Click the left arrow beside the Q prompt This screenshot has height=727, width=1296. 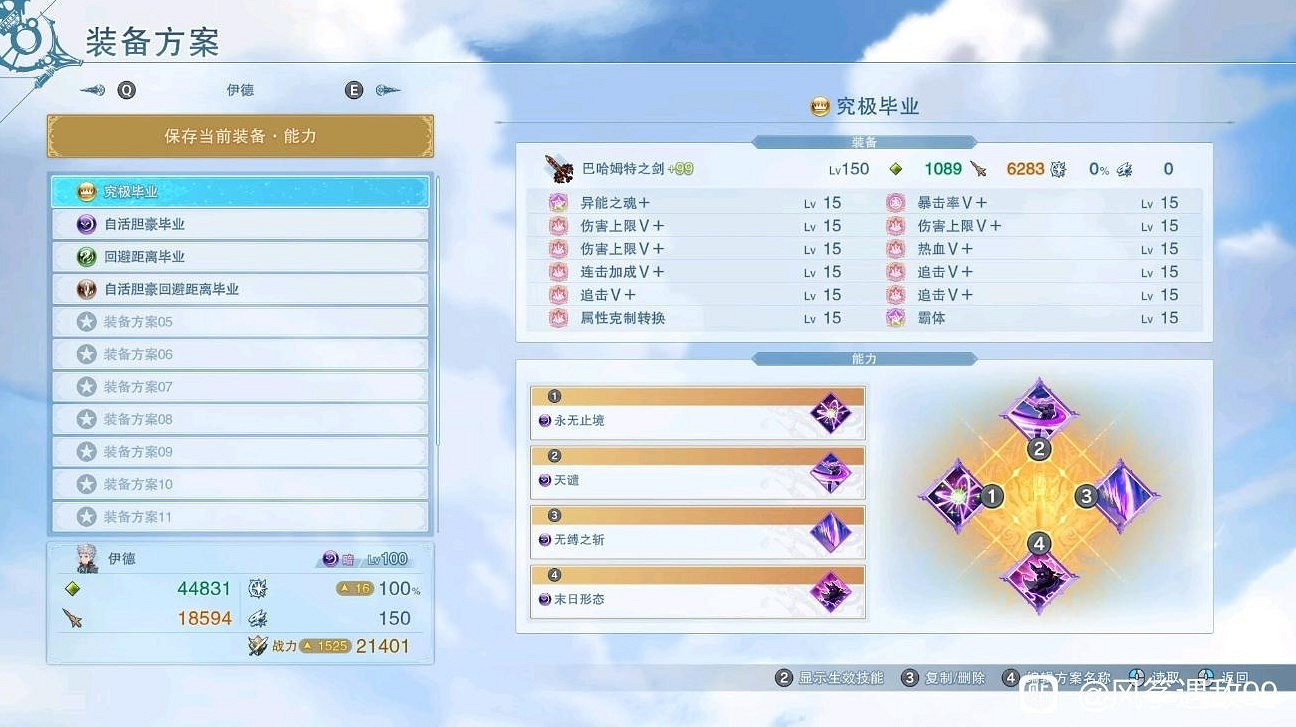pyautogui.click(x=90, y=90)
